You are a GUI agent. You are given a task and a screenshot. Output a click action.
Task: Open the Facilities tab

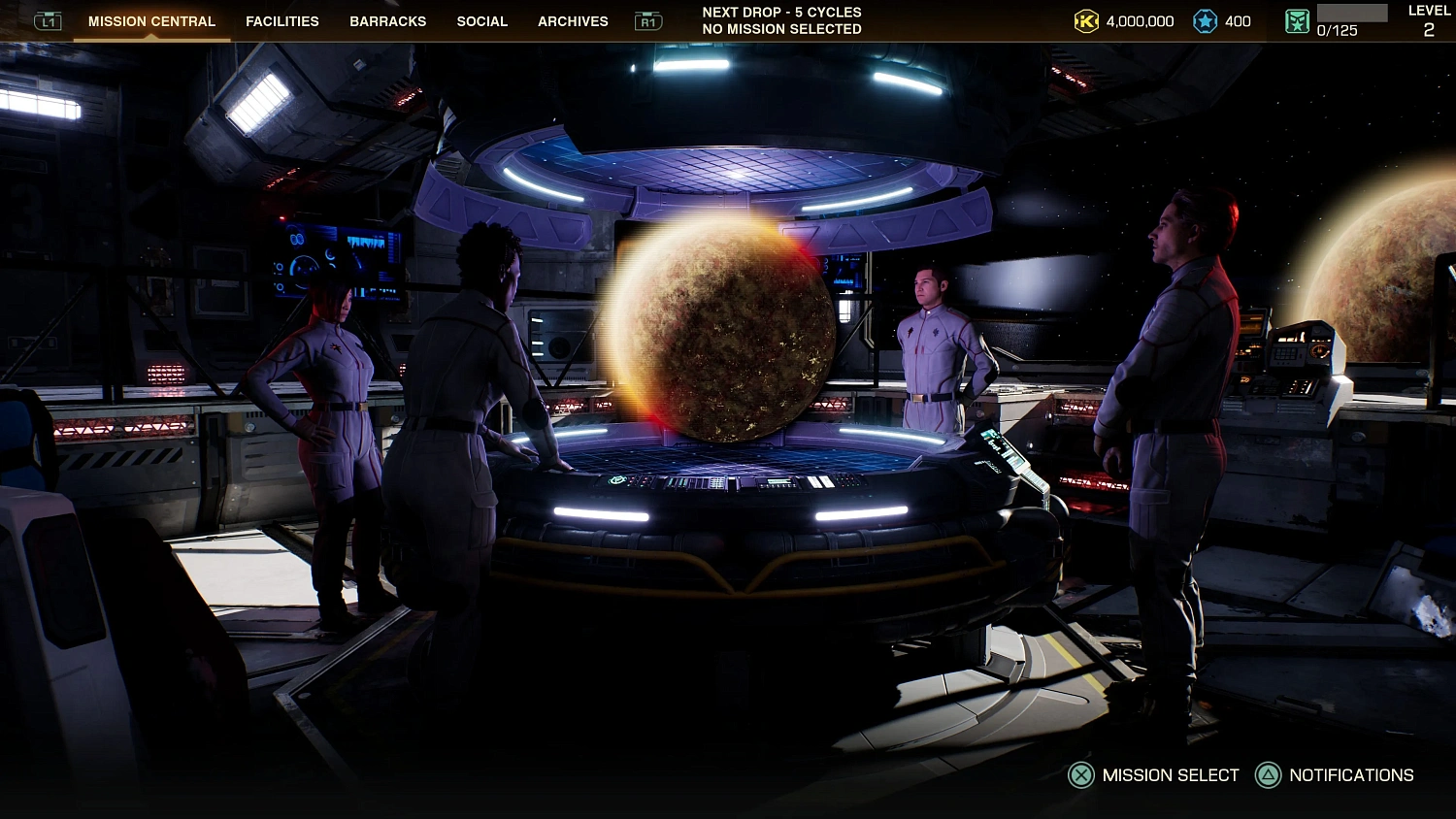pyautogui.click(x=281, y=21)
